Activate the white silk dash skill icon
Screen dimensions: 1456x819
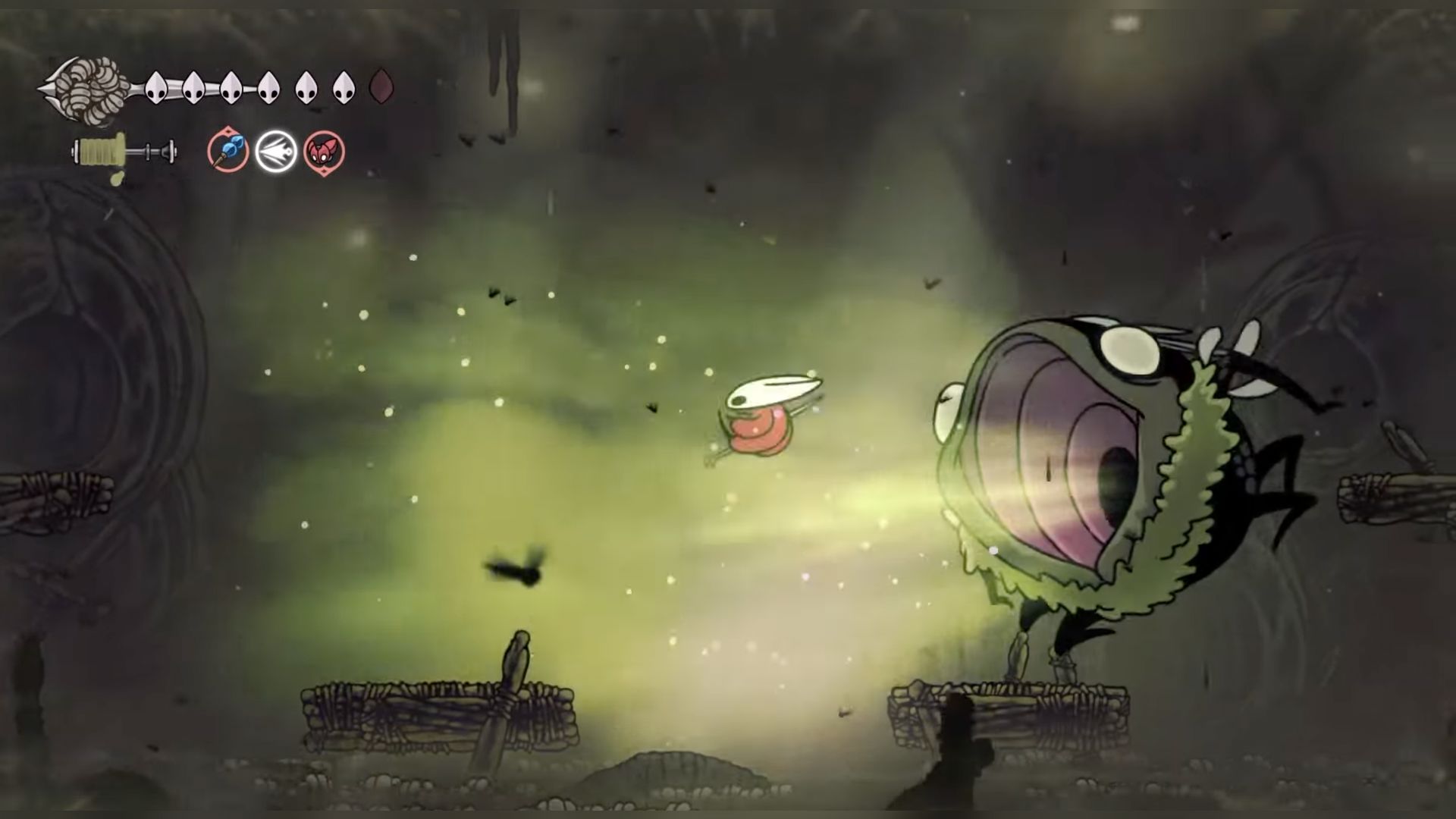point(276,152)
